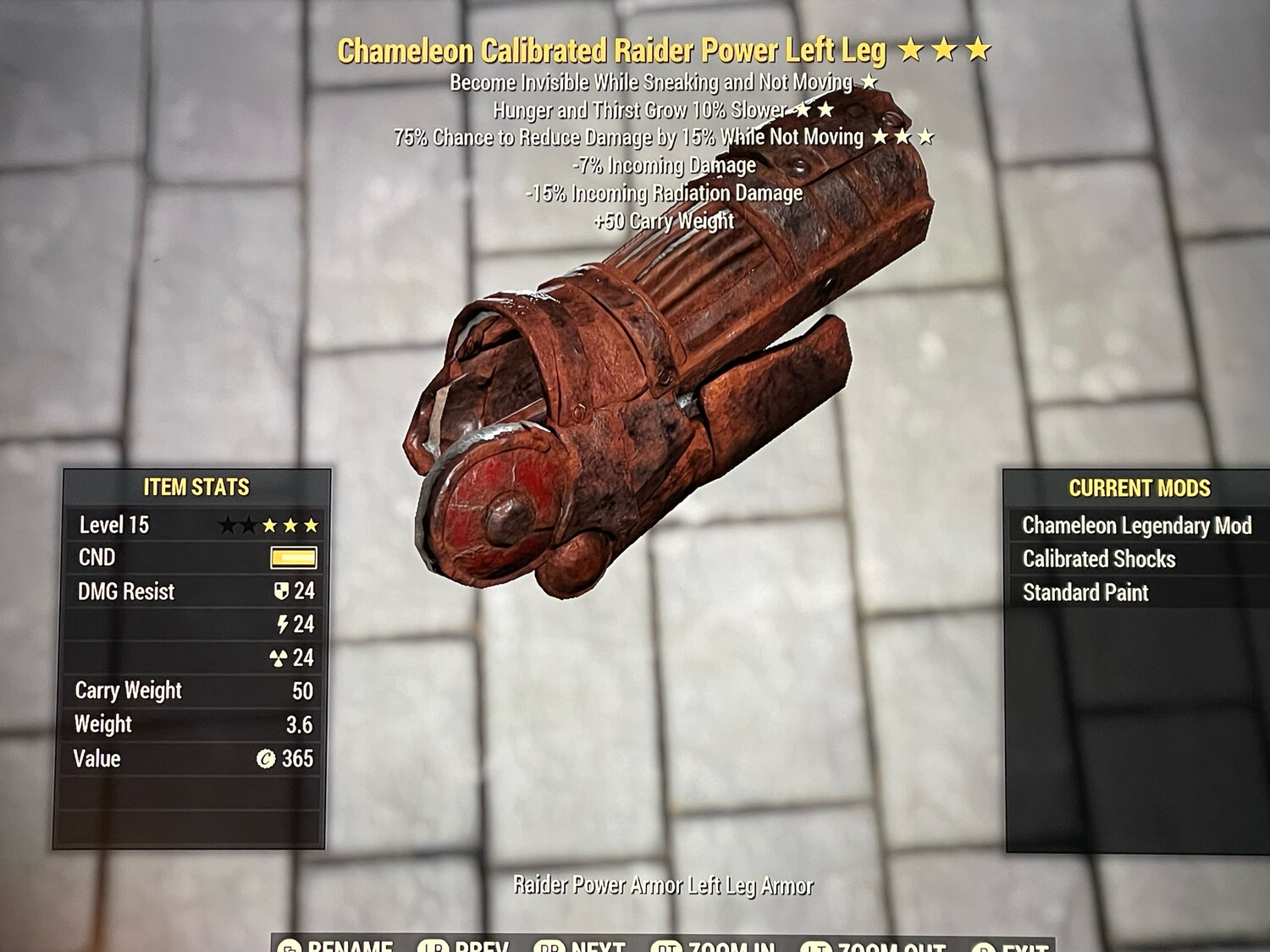1270x952 pixels.
Task: Expand the Chameleon Legendary Mod entry
Action: pos(1137,526)
